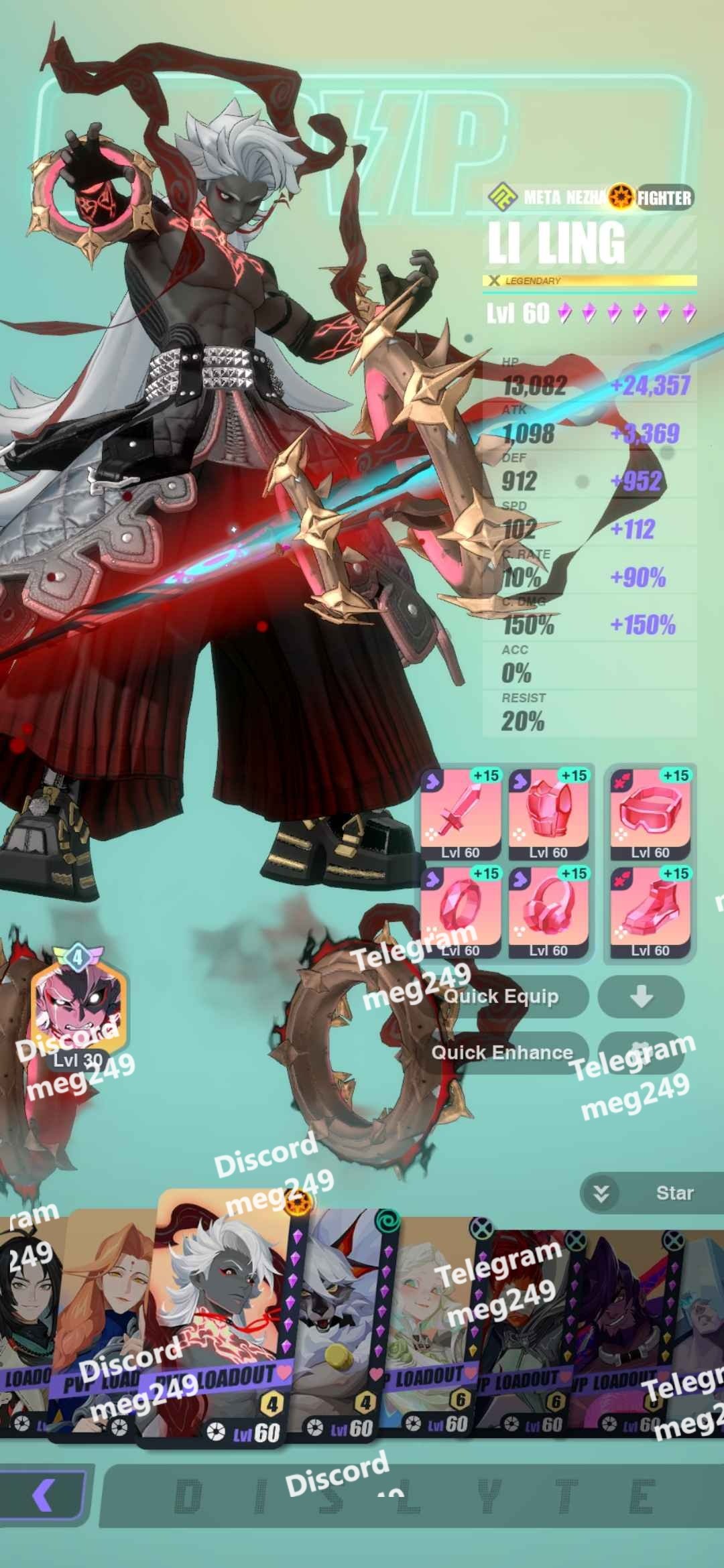Tap the Quick Equip button
Viewport: 724px width, 1568px height.
[503, 996]
